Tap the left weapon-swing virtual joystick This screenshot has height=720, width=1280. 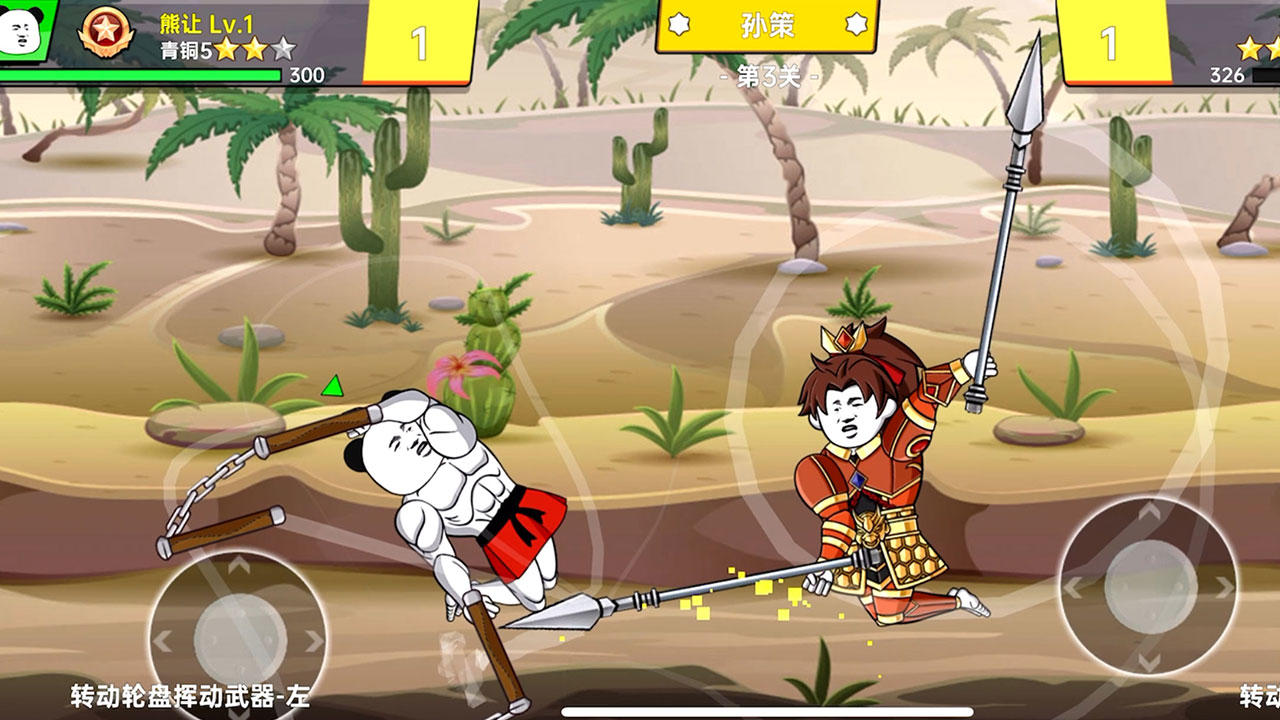[x=238, y=638]
